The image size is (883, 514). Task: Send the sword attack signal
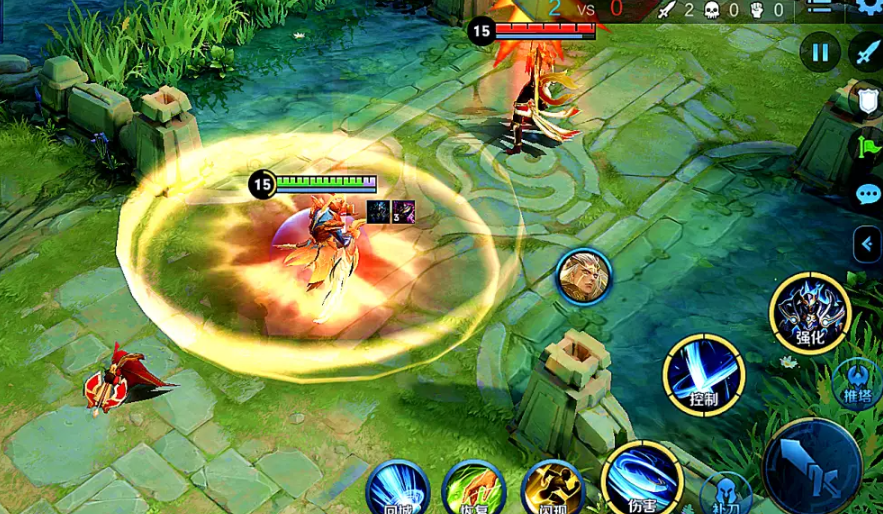(865, 52)
